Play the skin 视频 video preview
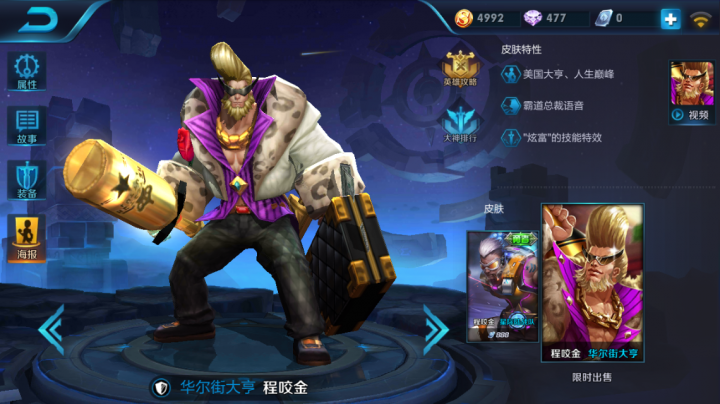This screenshot has width=720, height=404. tap(691, 92)
